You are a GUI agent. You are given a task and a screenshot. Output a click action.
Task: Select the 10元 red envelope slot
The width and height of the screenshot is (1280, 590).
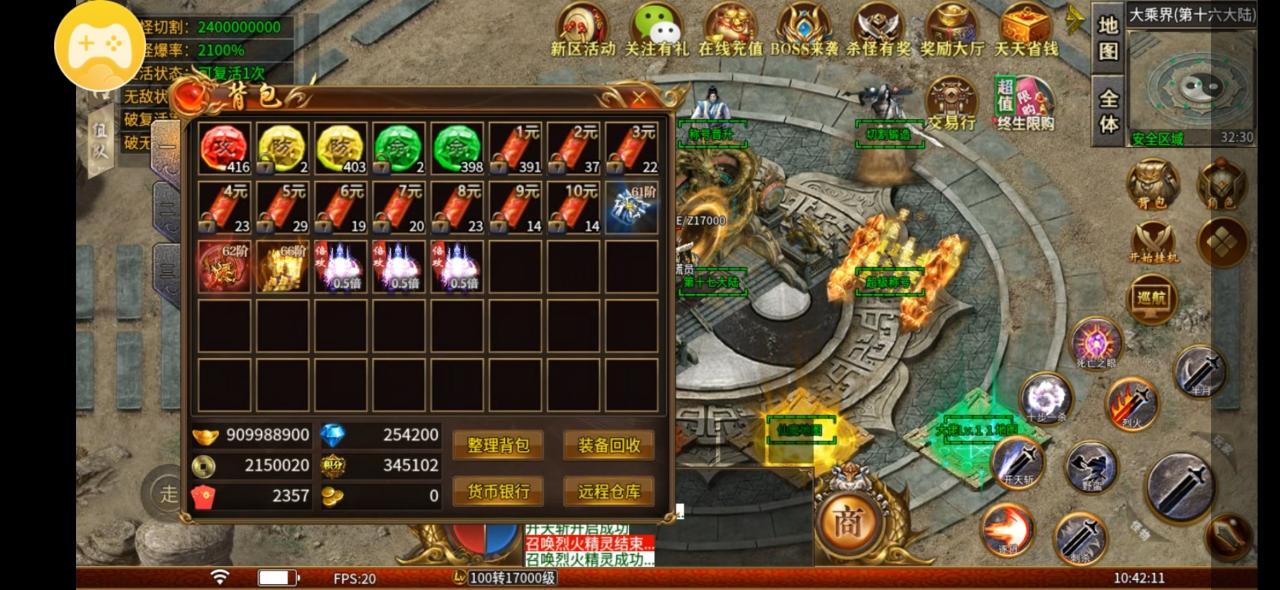(x=573, y=207)
